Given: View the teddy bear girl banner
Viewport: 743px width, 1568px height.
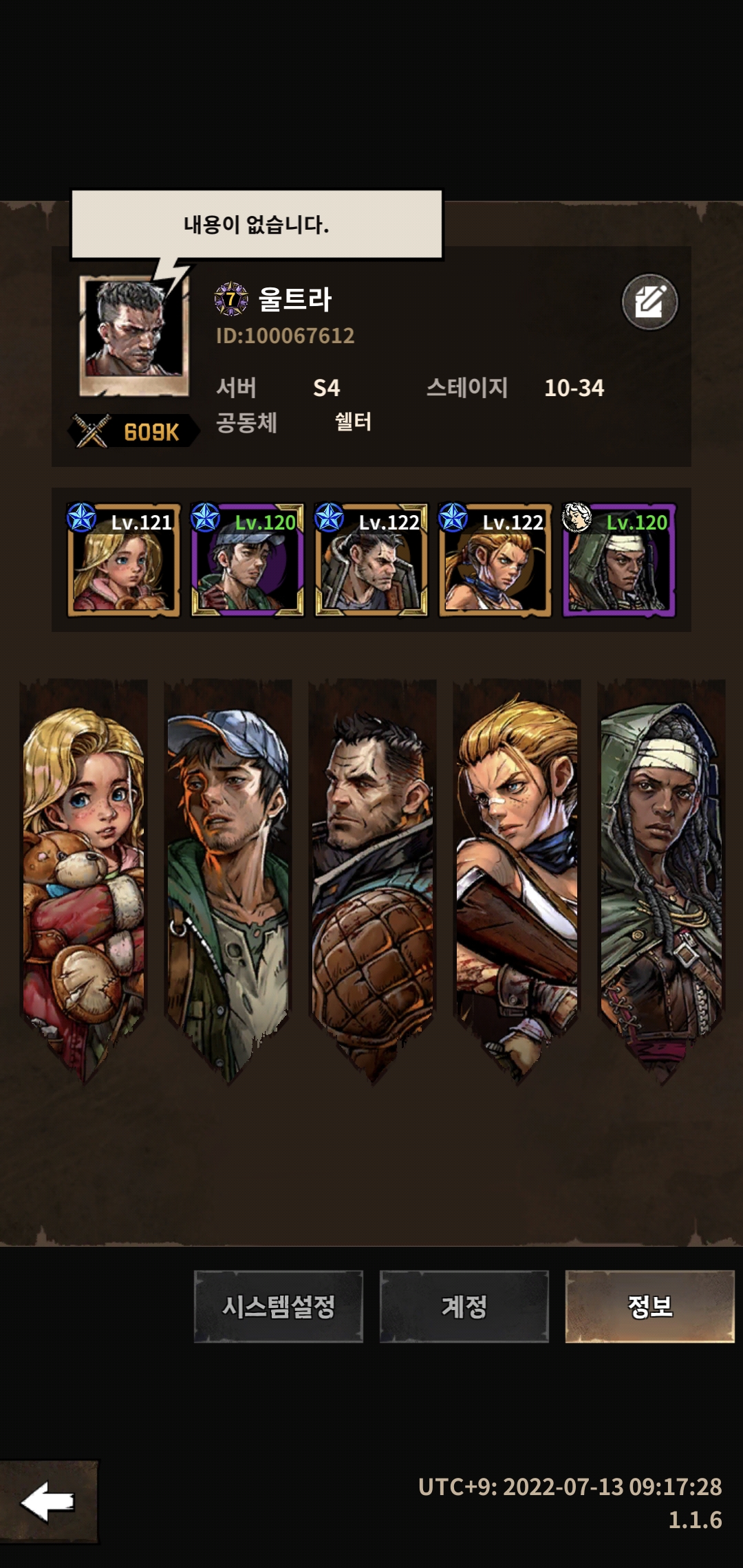Looking at the screenshot, I should [x=84, y=873].
